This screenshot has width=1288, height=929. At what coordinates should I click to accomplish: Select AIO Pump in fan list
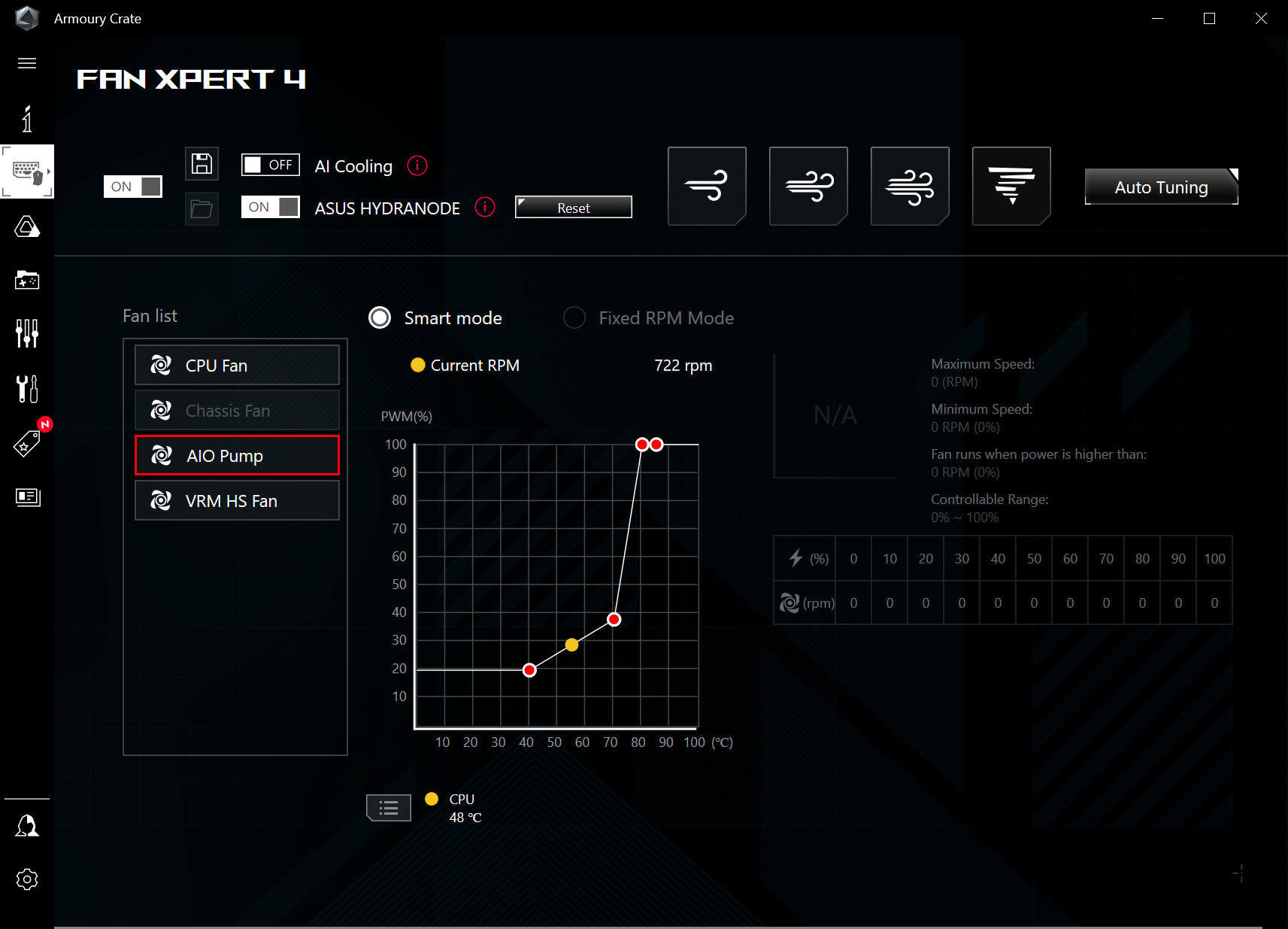click(x=236, y=455)
